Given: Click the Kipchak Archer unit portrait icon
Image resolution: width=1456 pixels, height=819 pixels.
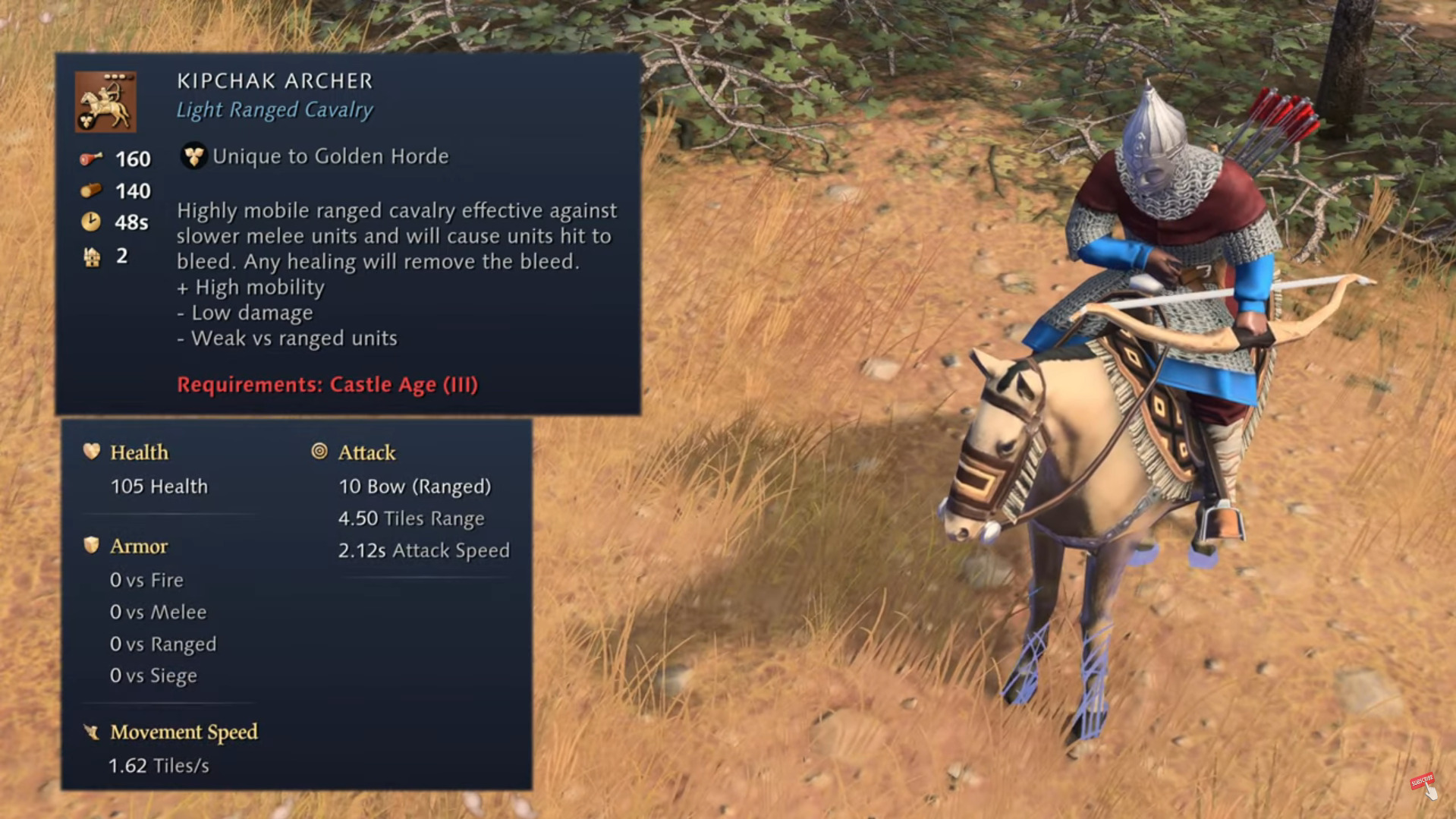Looking at the screenshot, I should (105, 102).
